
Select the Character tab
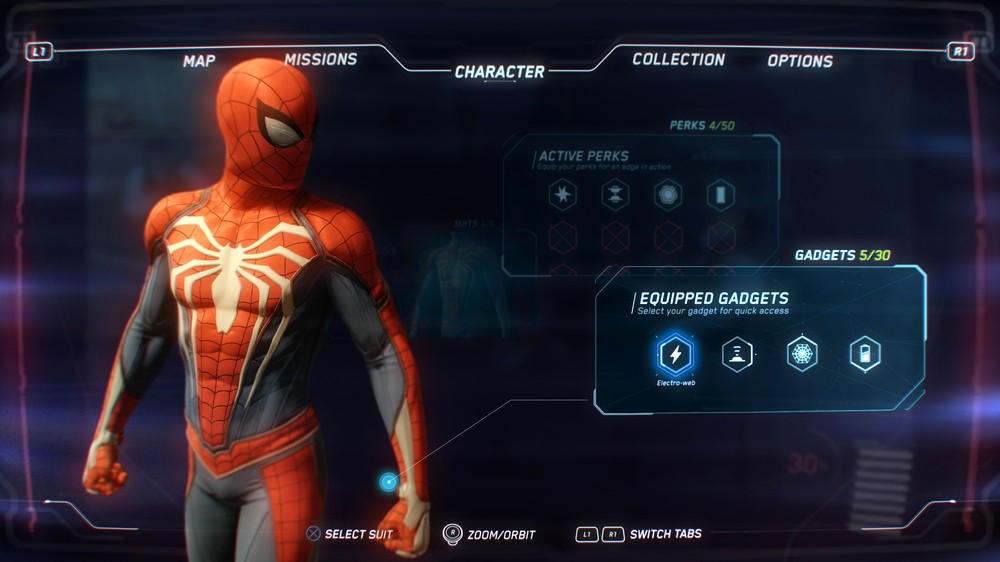[499, 72]
